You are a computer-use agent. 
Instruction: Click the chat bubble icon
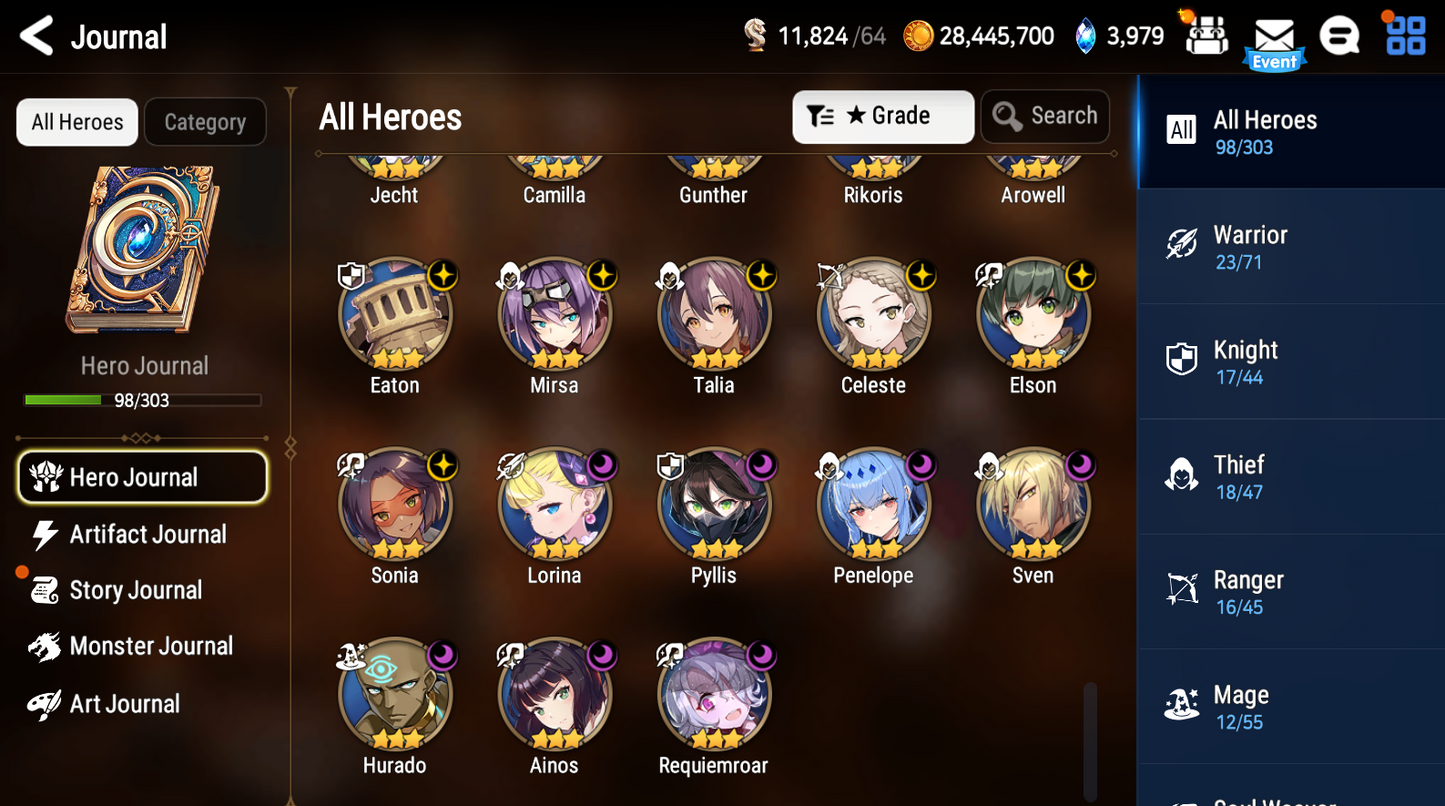pyautogui.click(x=1340, y=35)
